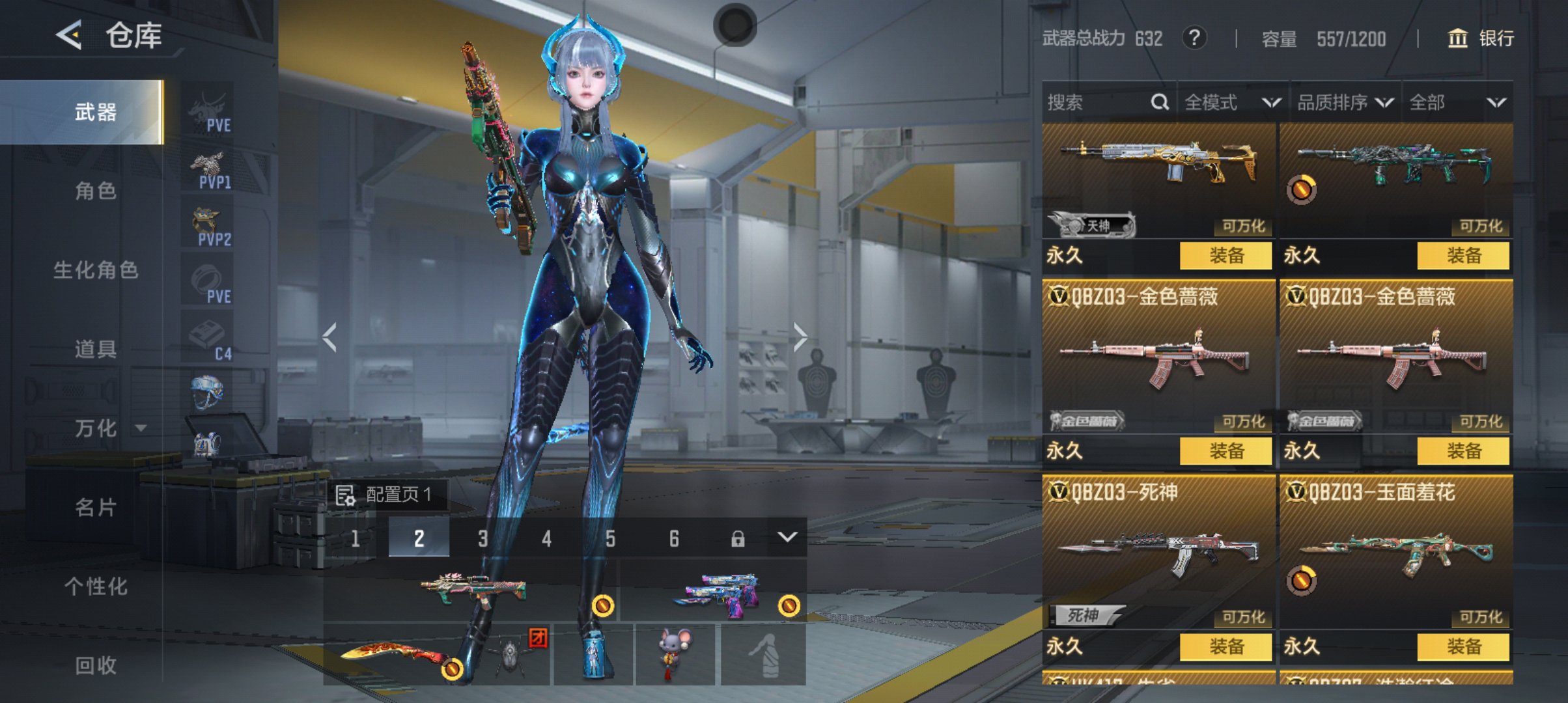Image resolution: width=1568 pixels, height=703 pixels.
Task: Expand the 万化 category
Action: 107,428
